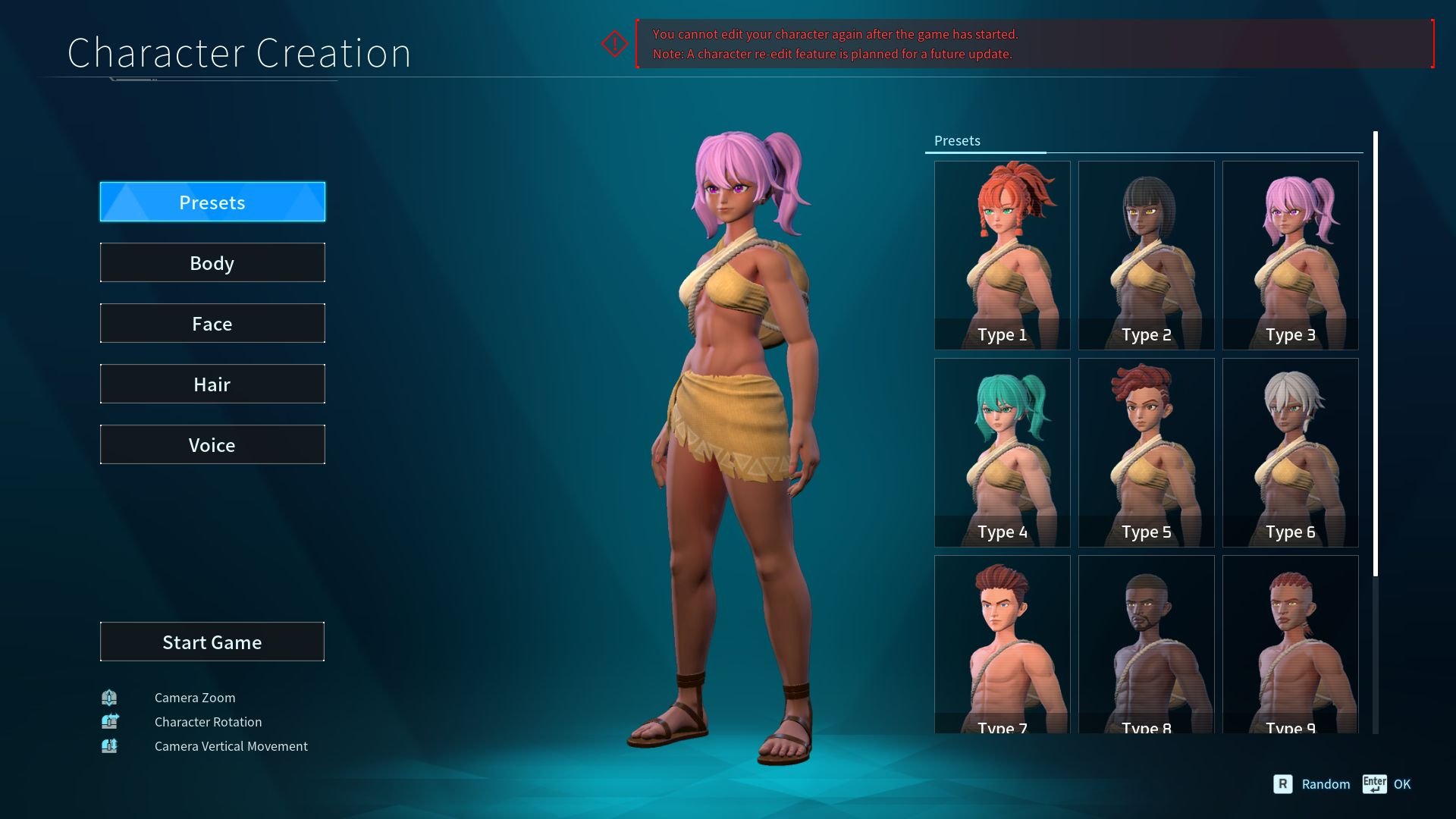1456x819 pixels.
Task: Pick the Type 1 red-haired preset
Action: click(1002, 255)
